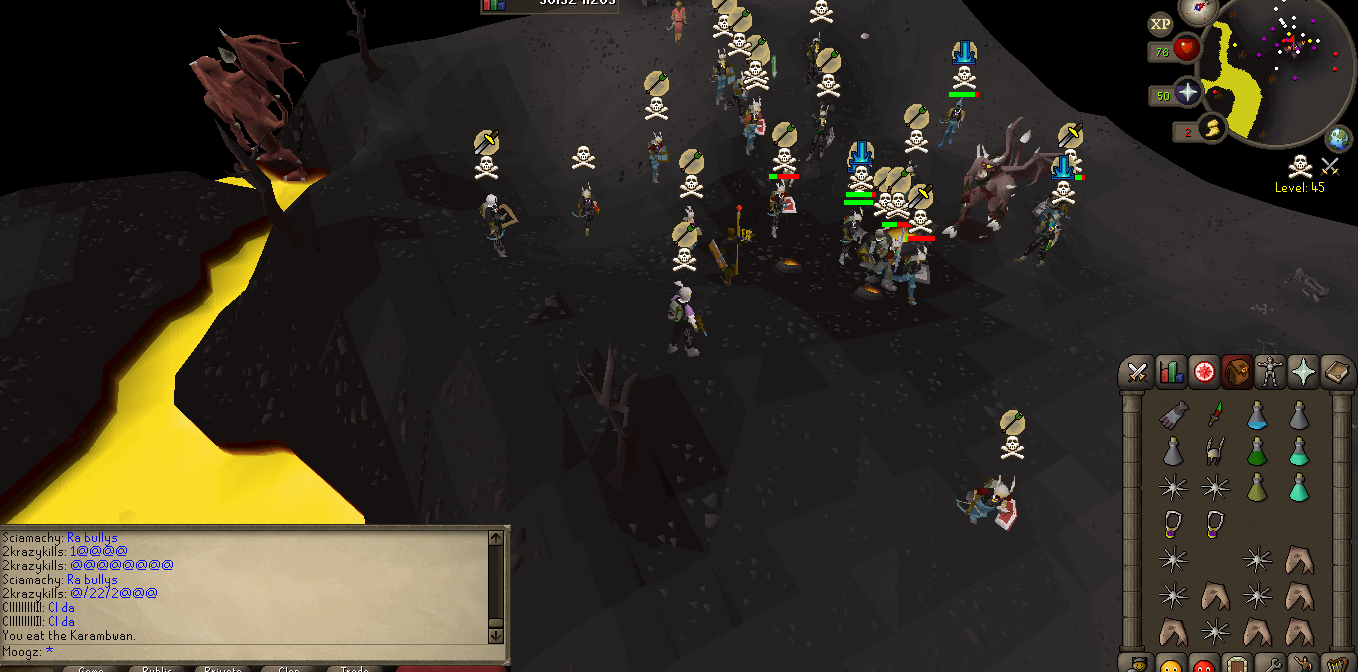Open the world map globe
The height and width of the screenshot is (672, 1358).
(x=1339, y=138)
